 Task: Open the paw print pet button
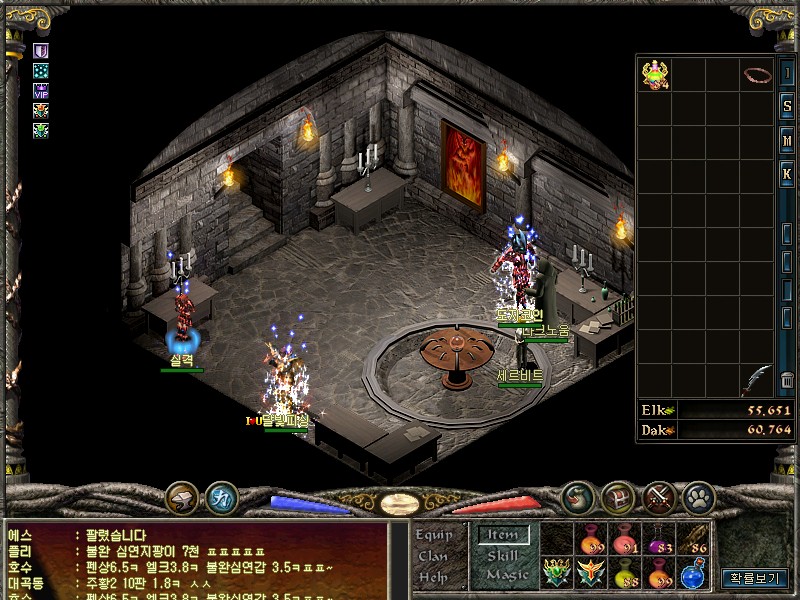(697, 496)
